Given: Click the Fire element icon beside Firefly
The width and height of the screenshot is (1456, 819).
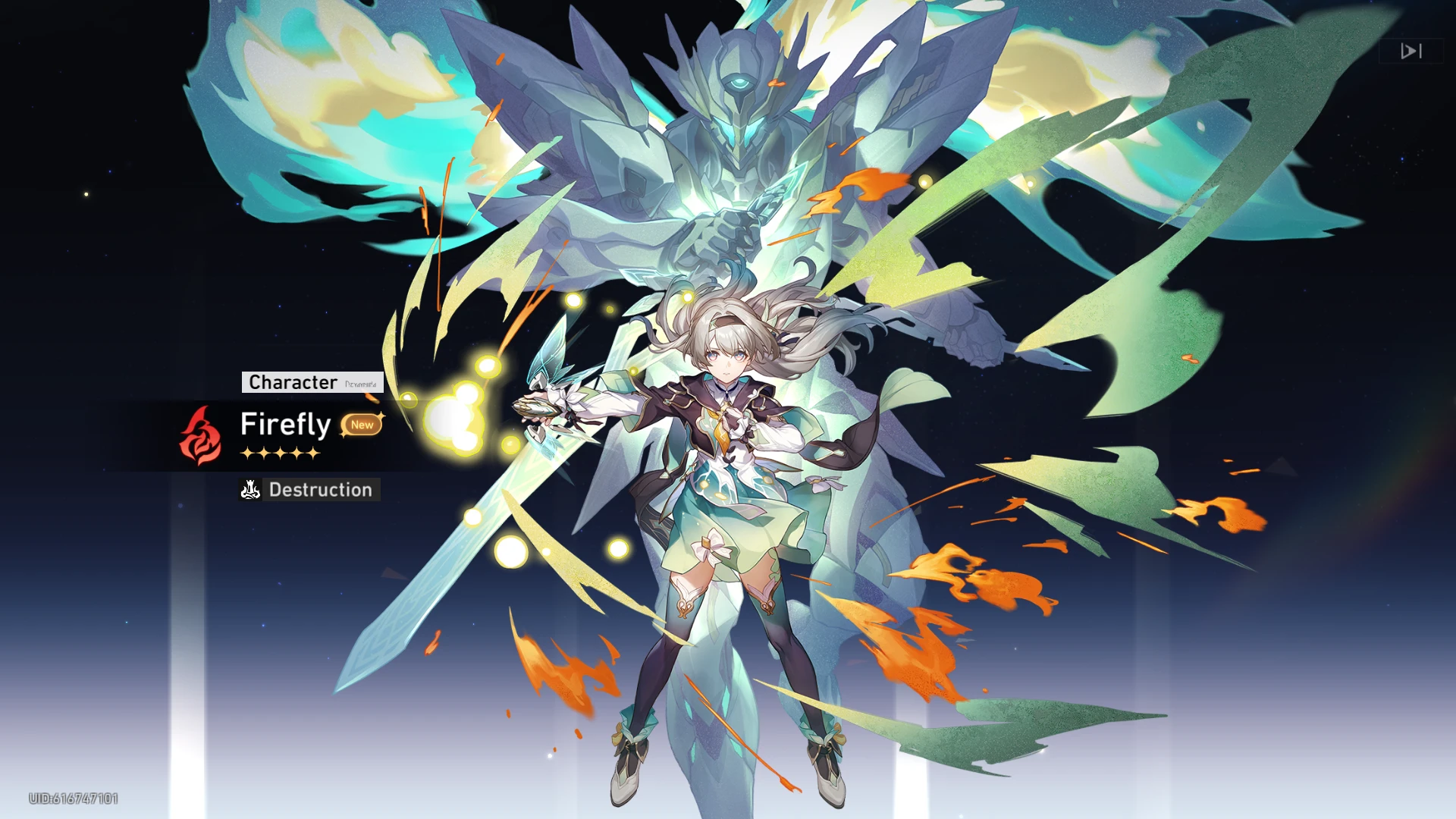Looking at the screenshot, I should click(x=199, y=438).
